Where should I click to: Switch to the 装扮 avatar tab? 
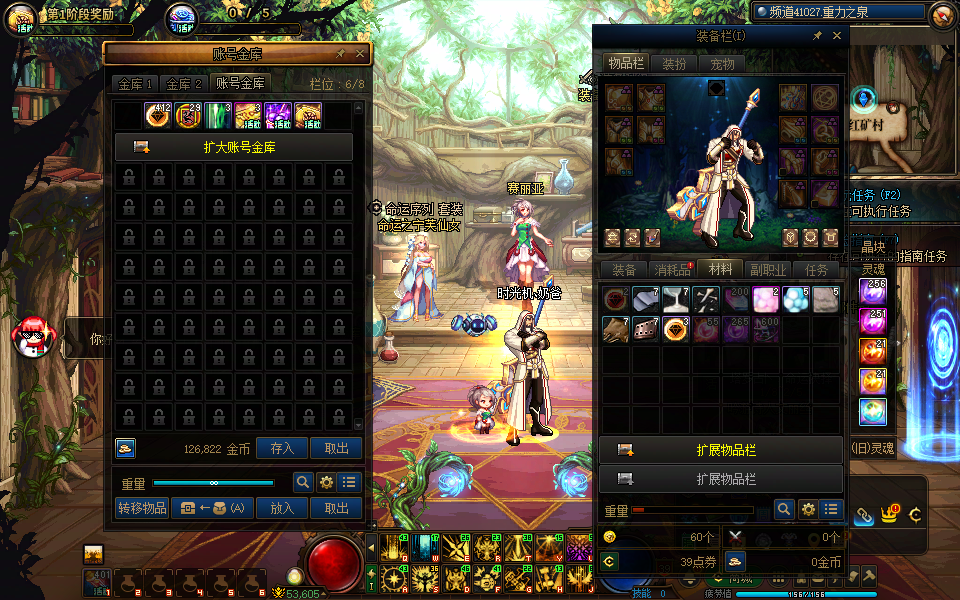(674, 64)
